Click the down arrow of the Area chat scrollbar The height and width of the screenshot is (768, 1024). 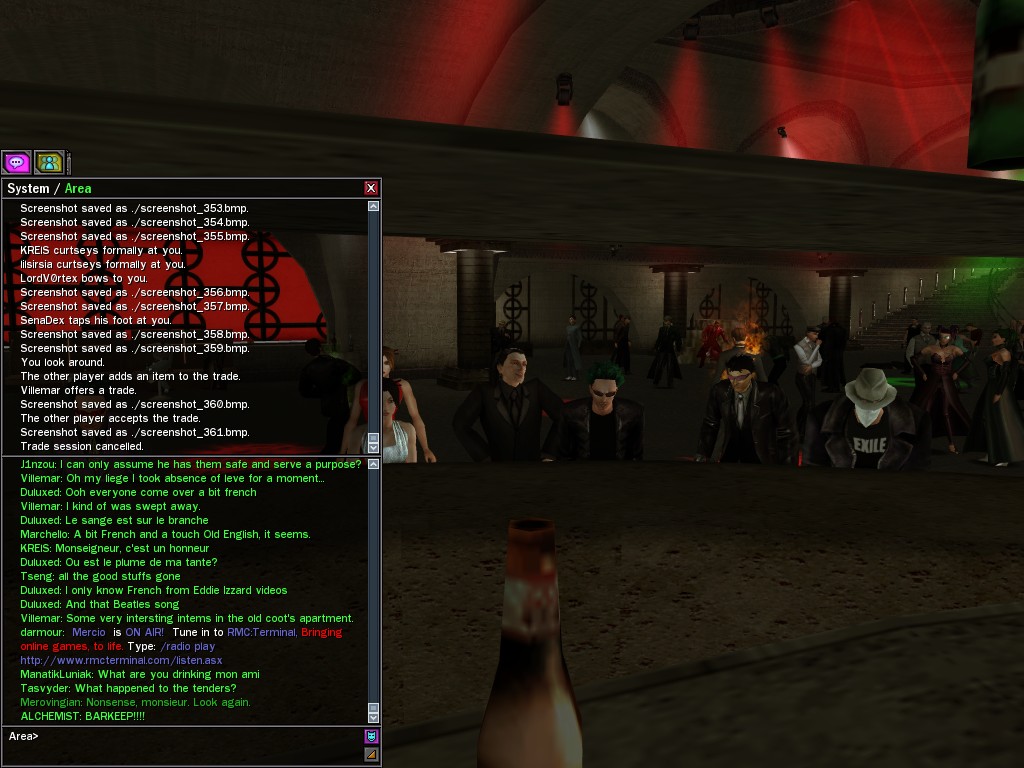[373, 717]
